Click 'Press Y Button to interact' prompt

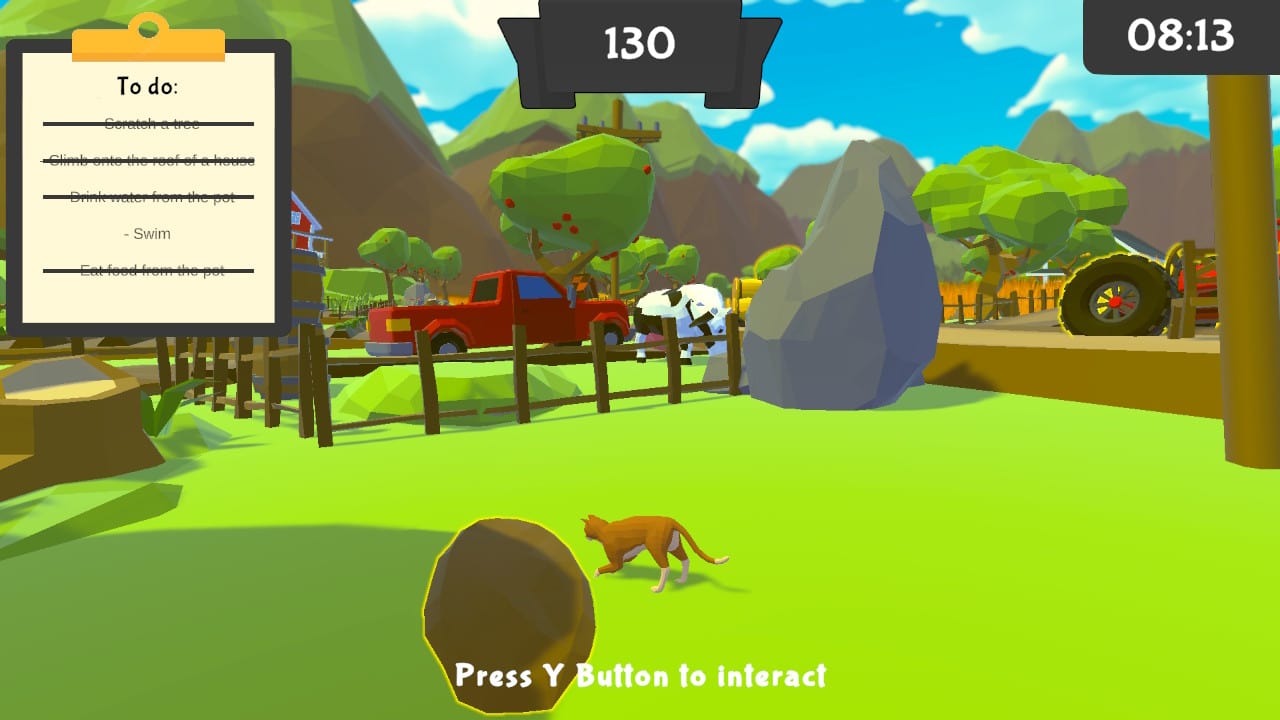click(x=640, y=675)
